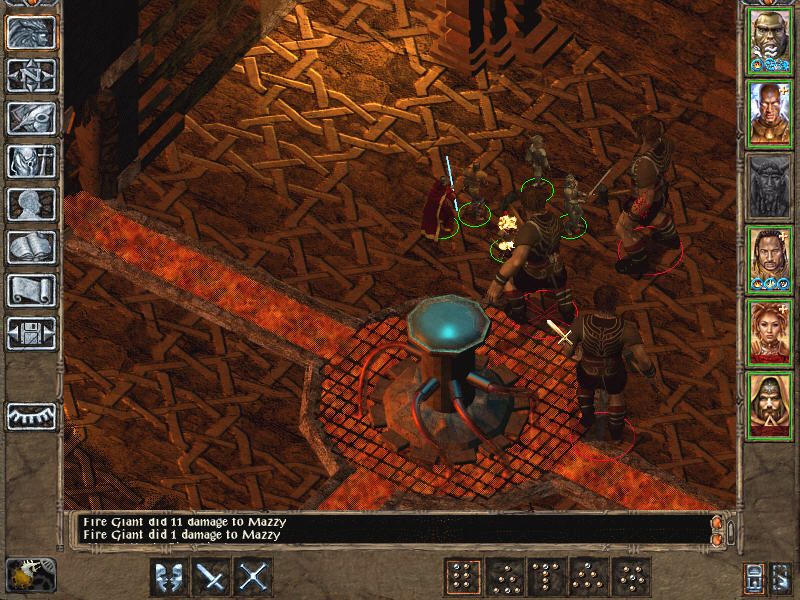Image resolution: width=800 pixels, height=600 pixels.
Task: Open the options menu floppy disk button
Action: pyautogui.click(x=31, y=333)
